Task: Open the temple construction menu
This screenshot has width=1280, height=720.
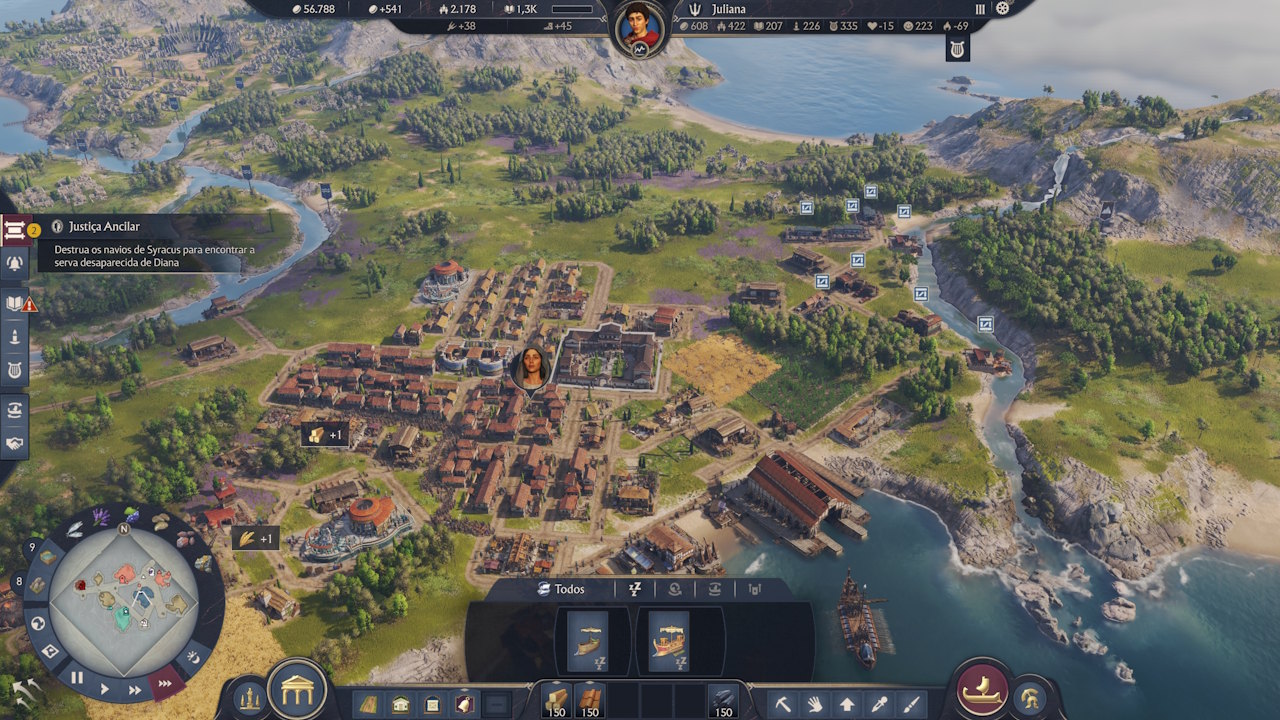Action: (297, 689)
